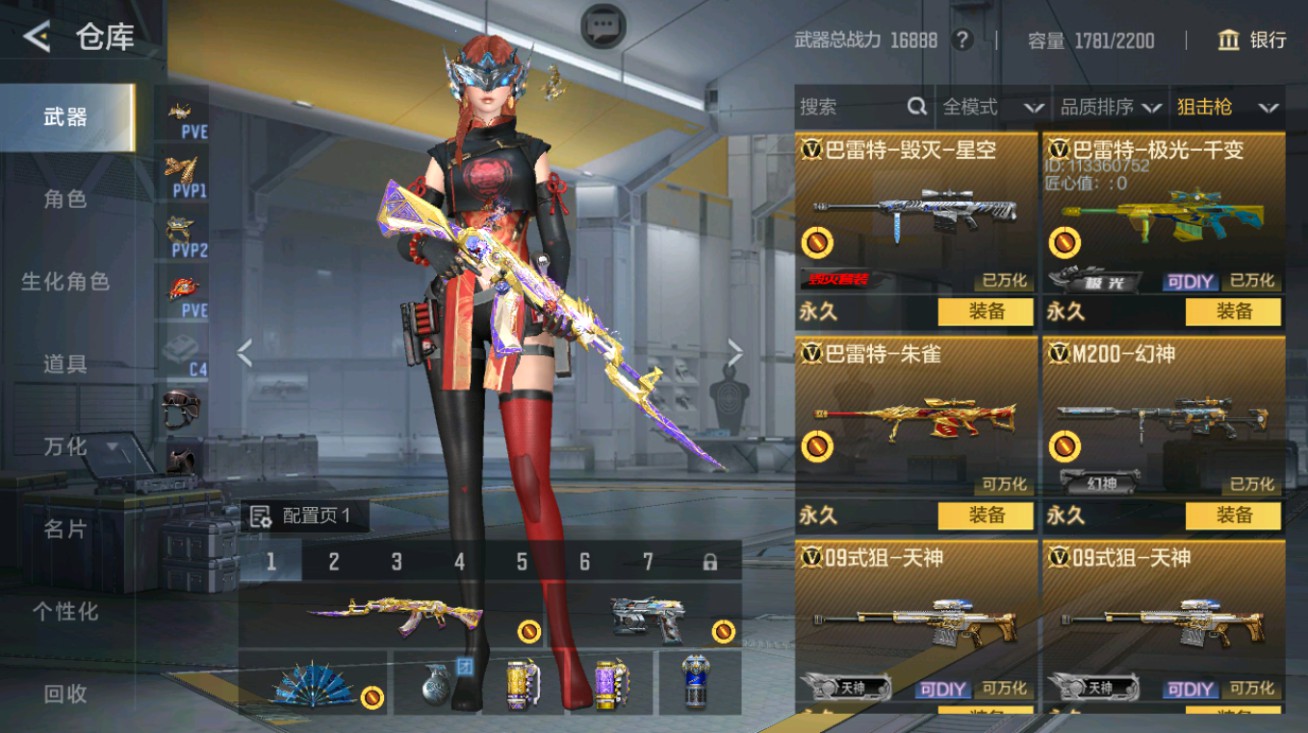
Task: Open the 狙击枪 weapon category dropdown
Action: point(1230,106)
